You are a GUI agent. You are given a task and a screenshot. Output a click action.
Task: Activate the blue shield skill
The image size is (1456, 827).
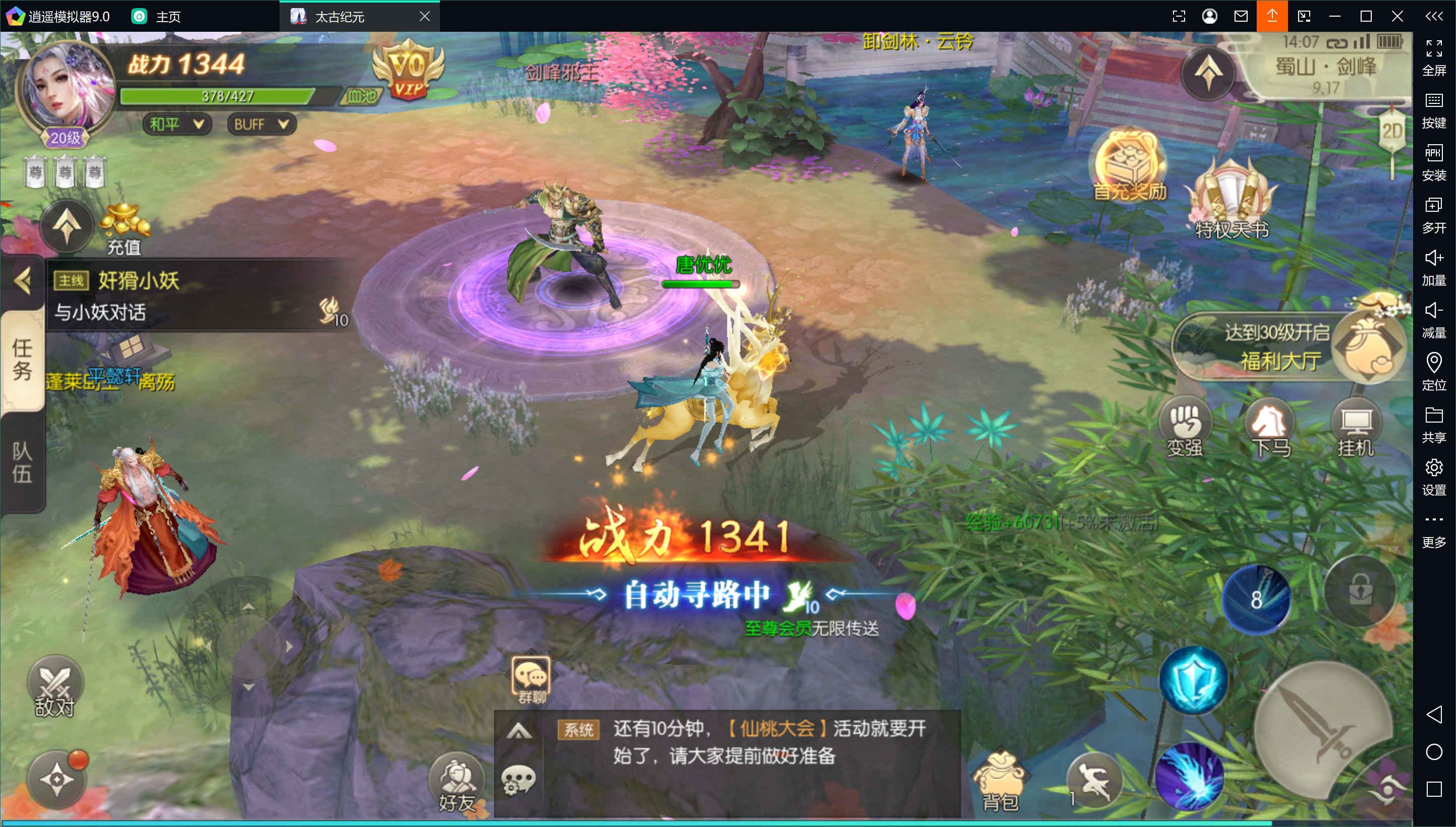coord(1193,679)
